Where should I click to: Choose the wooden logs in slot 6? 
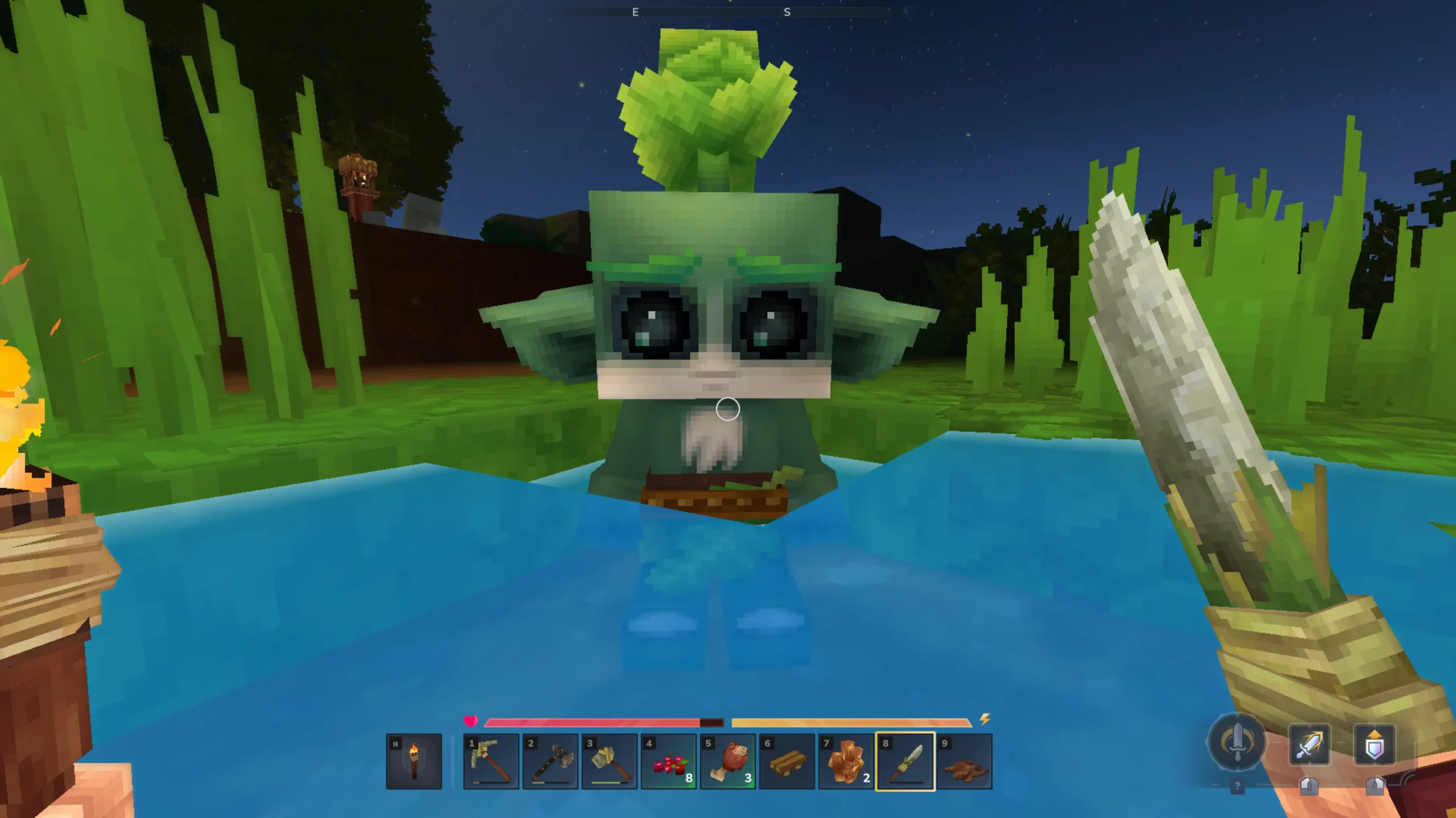pyautogui.click(x=787, y=761)
